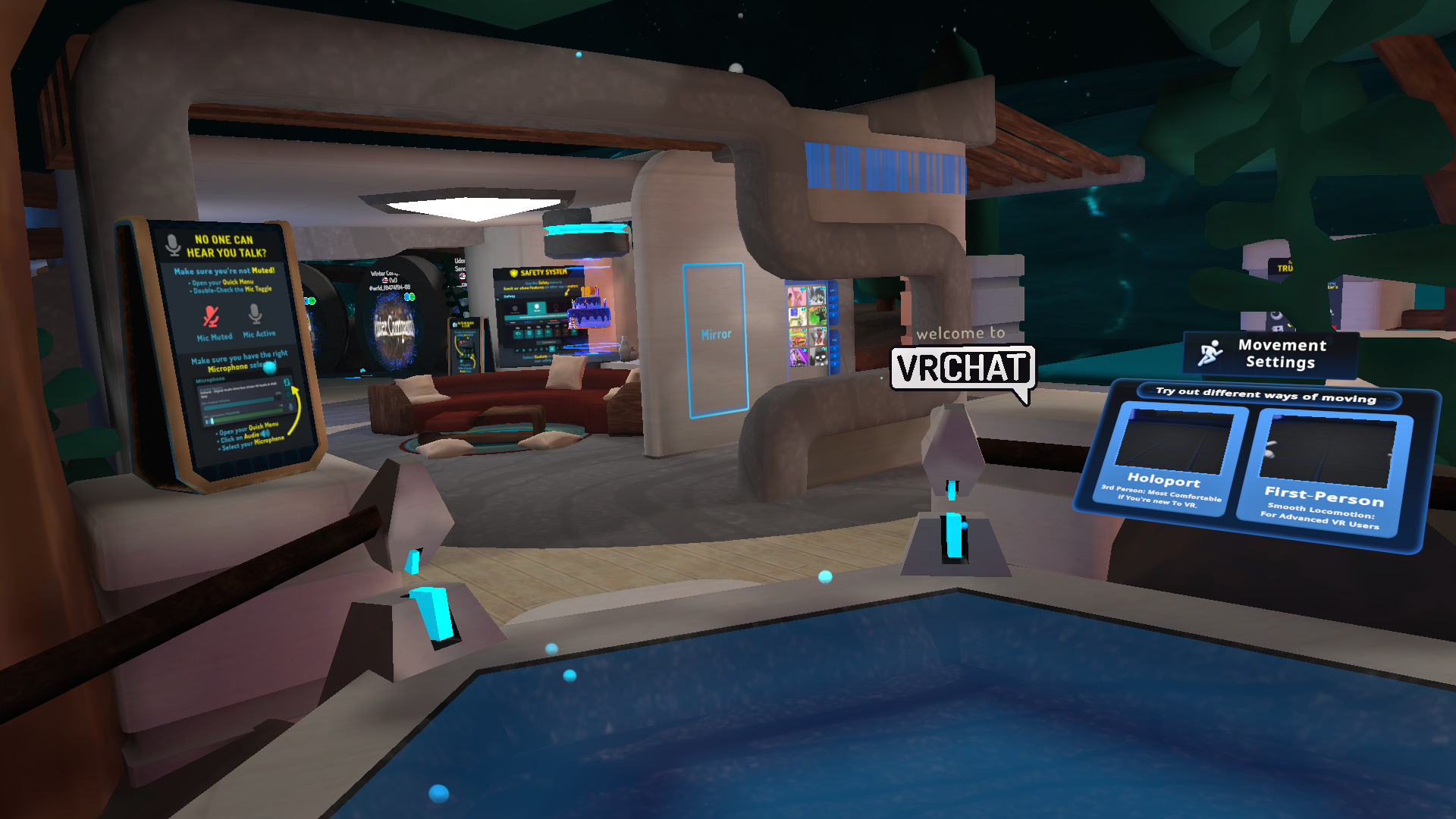
Task: Click the running figure icon on Movement Settings
Action: (x=1212, y=353)
